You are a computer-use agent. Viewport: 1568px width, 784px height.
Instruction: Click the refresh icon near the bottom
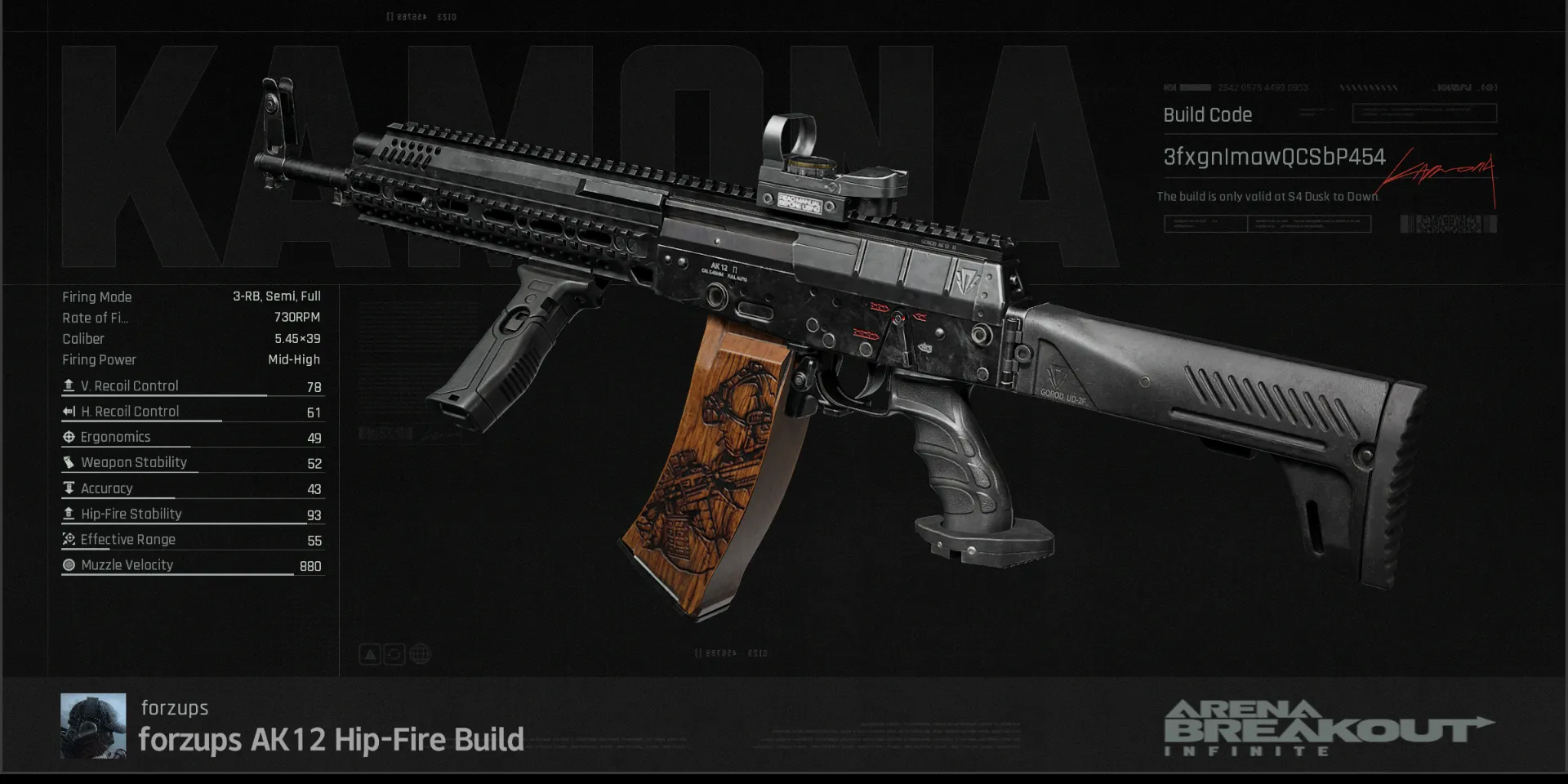[x=394, y=653]
